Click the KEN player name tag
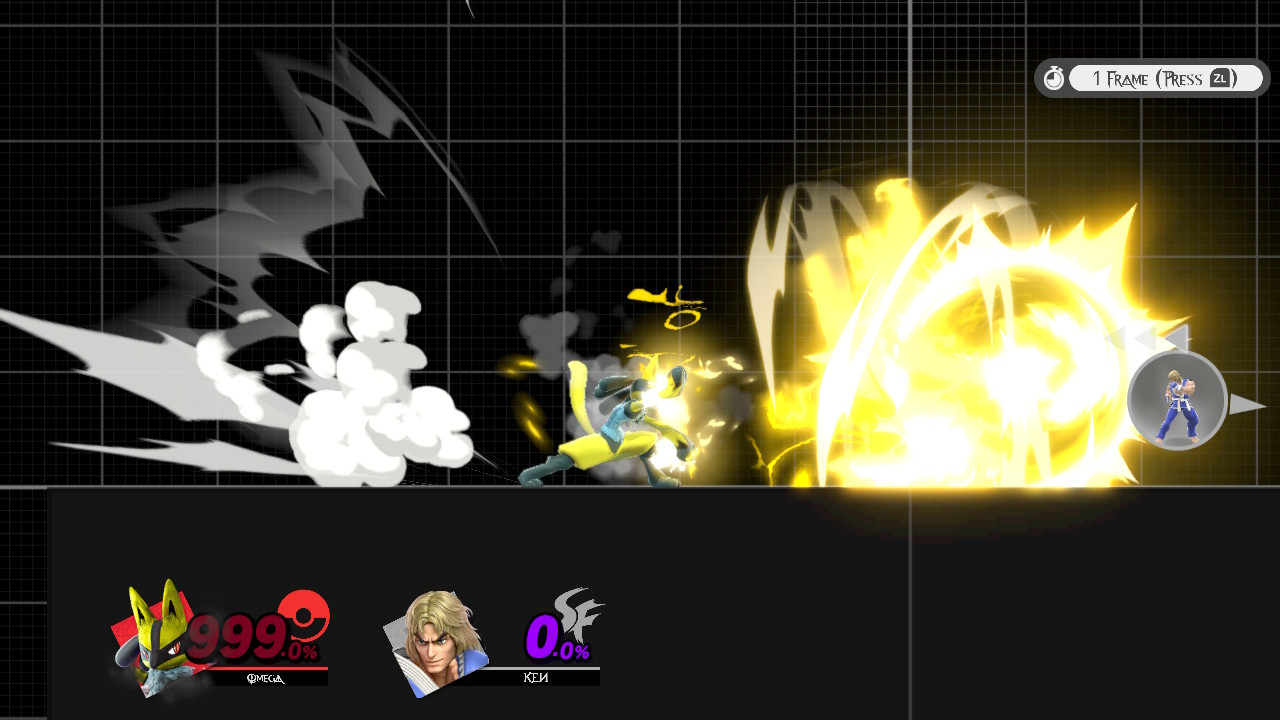Screen dimensions: 1280x720 click(535, 678)
